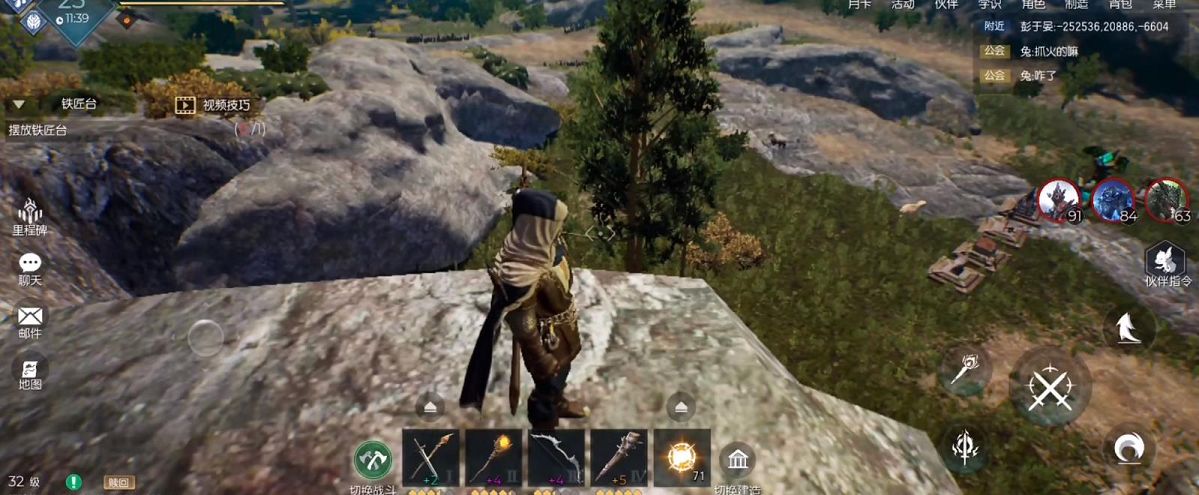Screen dimensions: 1199x495
Task: Watch the 视频技巧 video tips
Action: (213, 105)
